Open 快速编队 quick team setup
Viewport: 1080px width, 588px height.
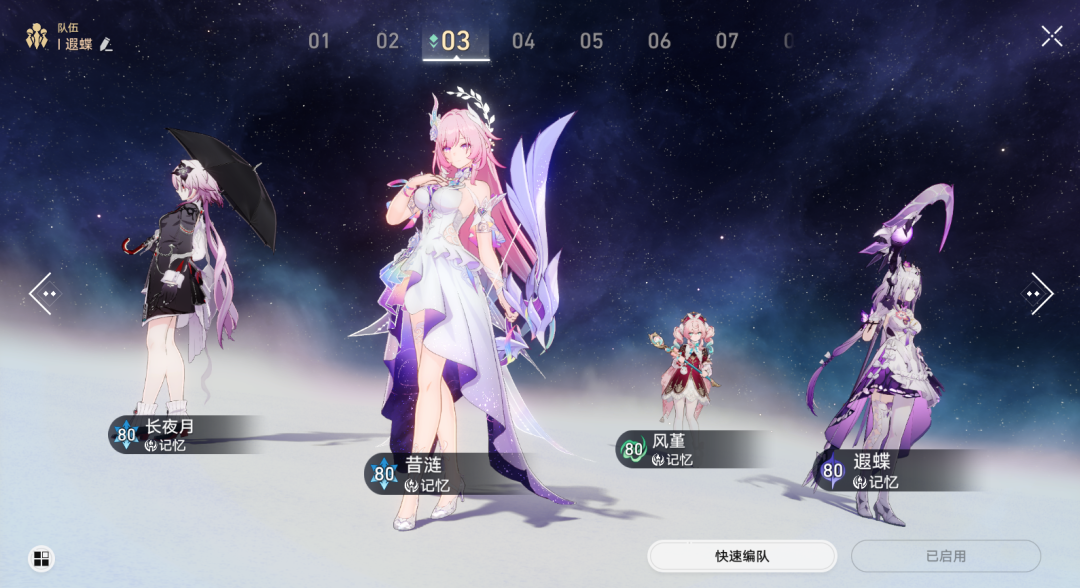[742, 556]
